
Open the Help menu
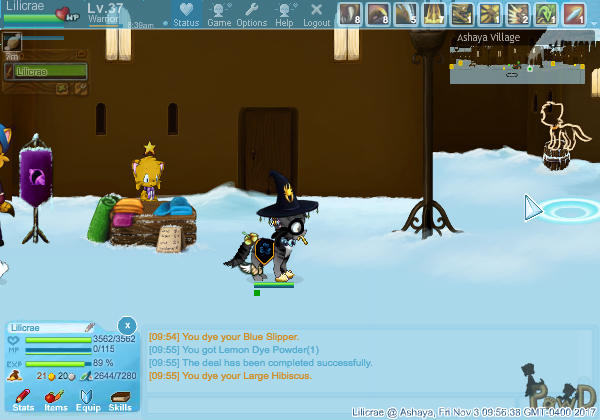coord(284,14)
